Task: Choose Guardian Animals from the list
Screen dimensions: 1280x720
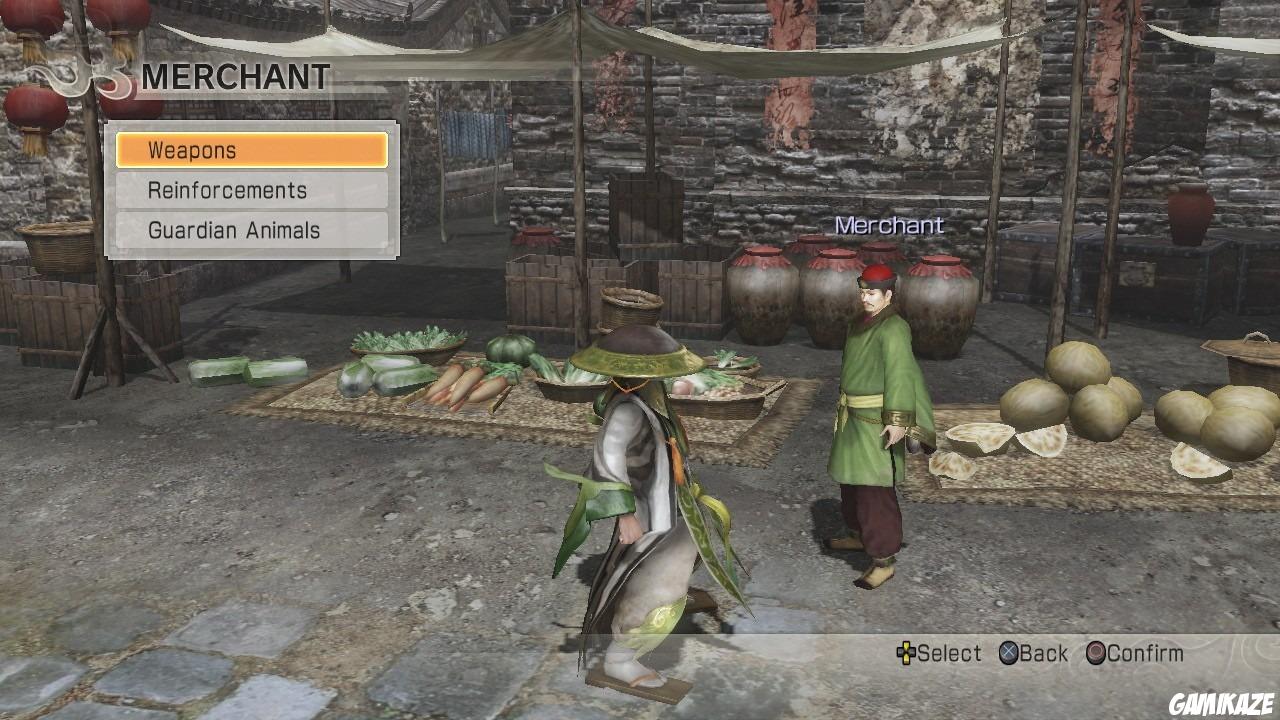Action: click(250, 230)
